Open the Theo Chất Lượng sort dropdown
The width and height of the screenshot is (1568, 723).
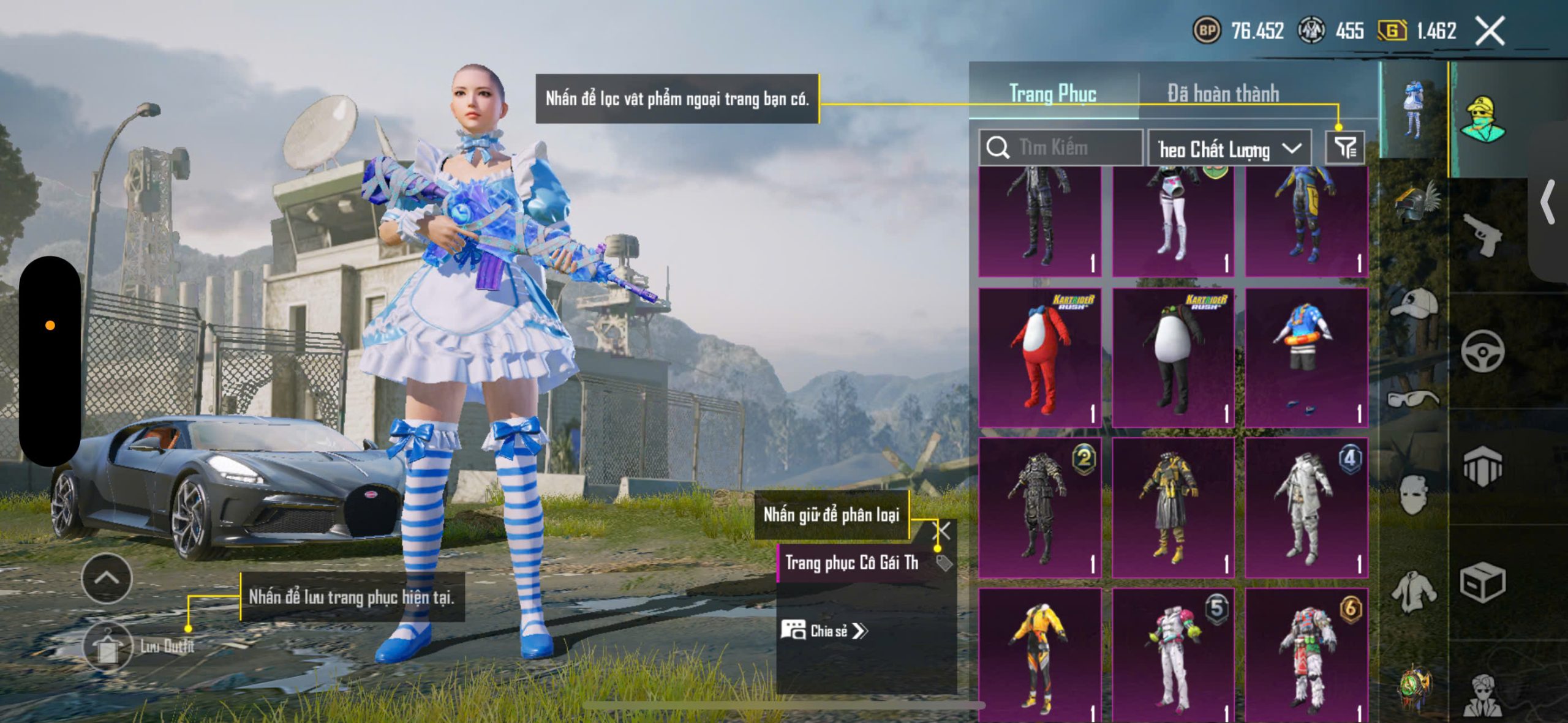tap(1229, 149)
